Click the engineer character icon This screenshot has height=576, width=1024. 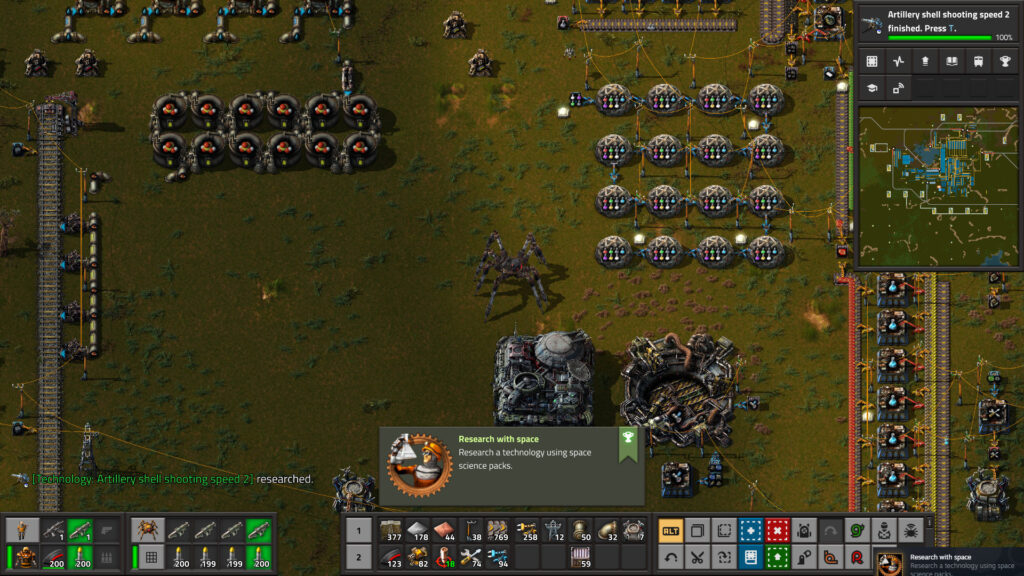(x=23, y=530)
